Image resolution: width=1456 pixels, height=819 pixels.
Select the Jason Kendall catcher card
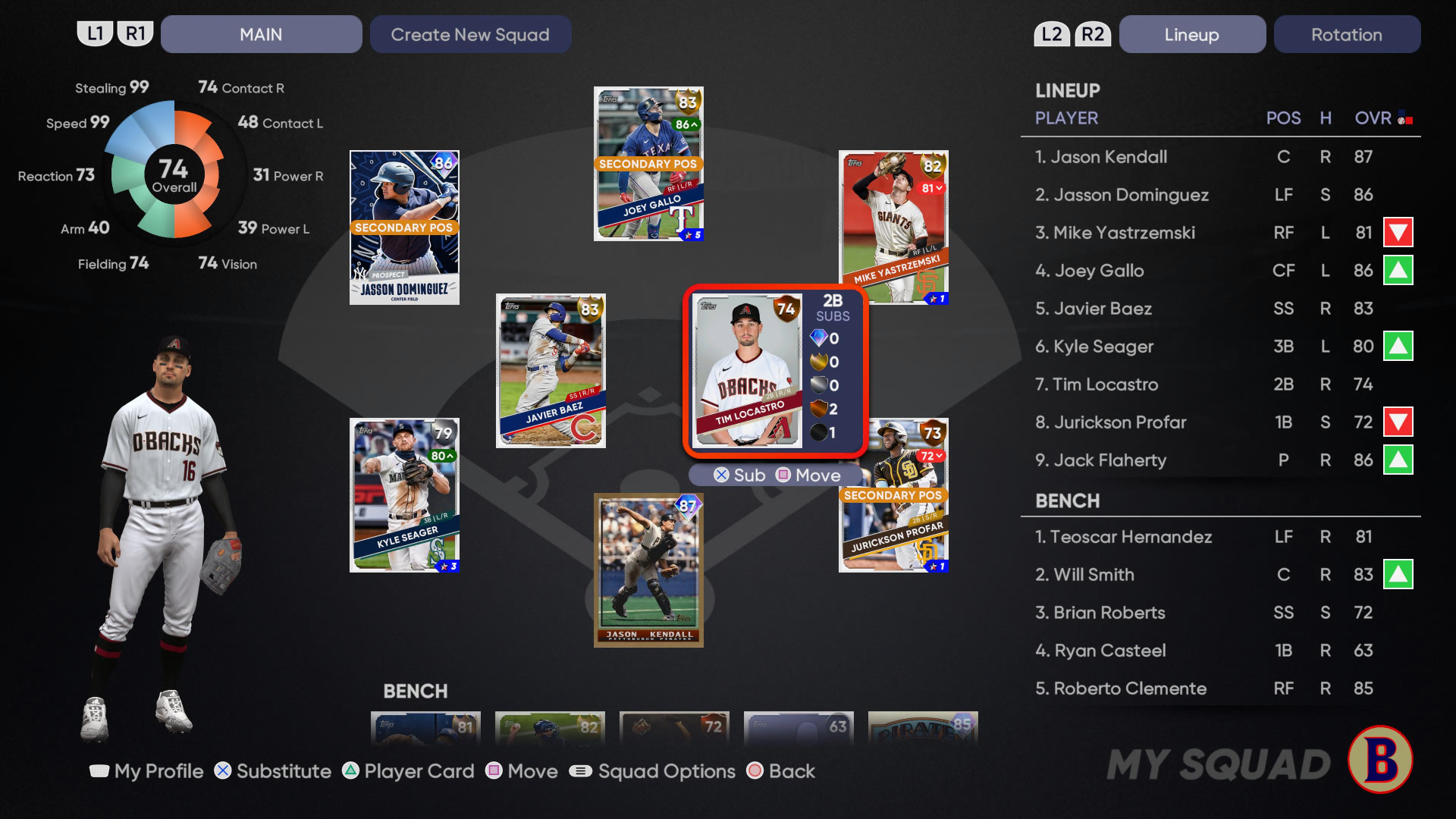pos(648,569)
